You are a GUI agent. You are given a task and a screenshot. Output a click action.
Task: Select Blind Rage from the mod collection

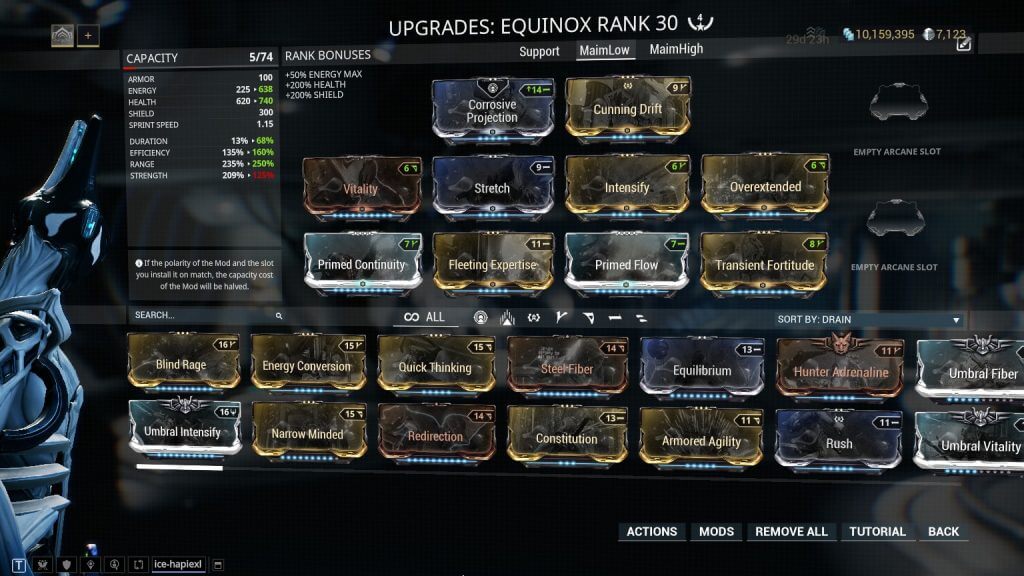click(182, 365)
